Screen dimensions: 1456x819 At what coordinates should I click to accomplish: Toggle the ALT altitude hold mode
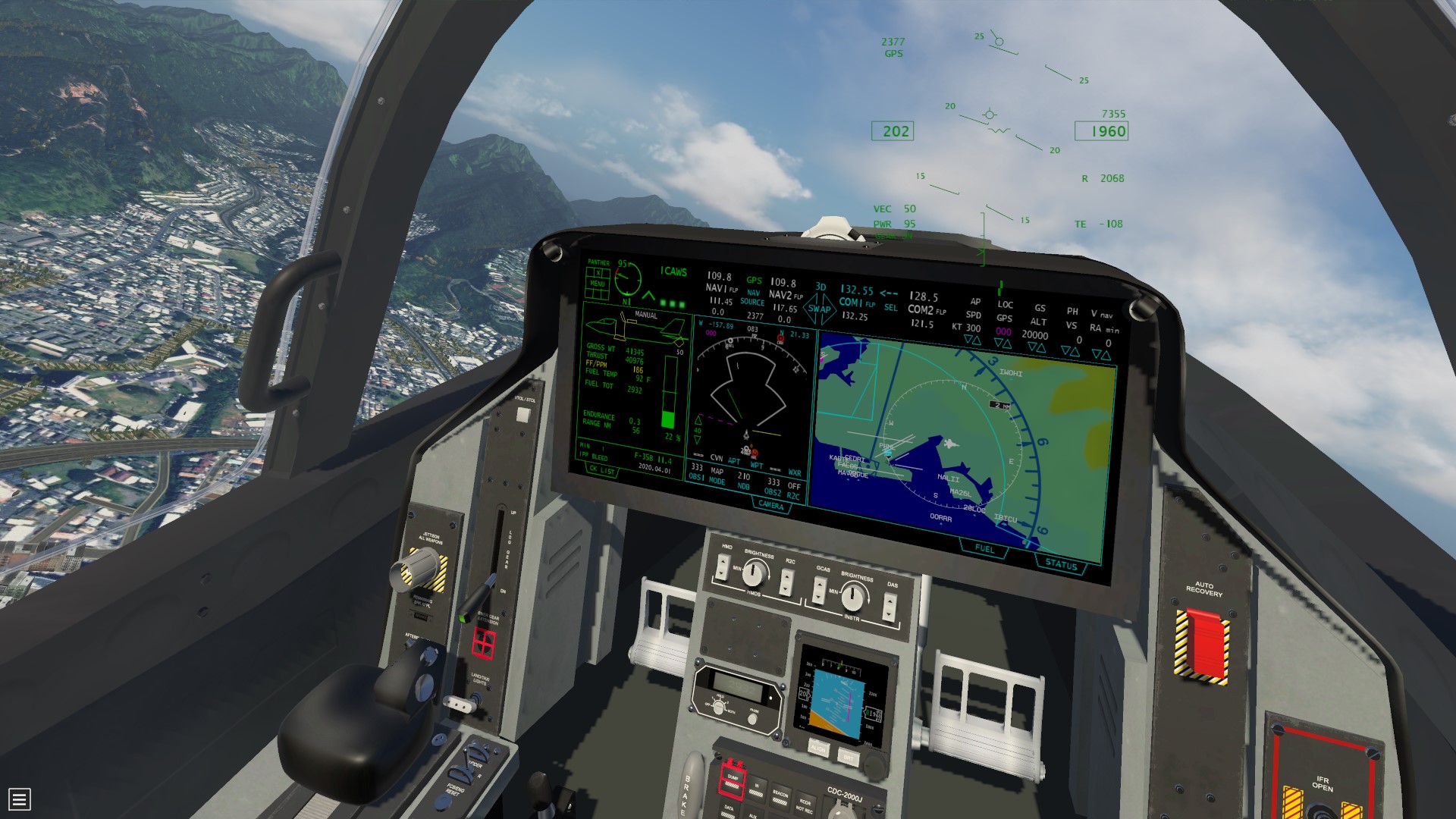pos(1039,322)
